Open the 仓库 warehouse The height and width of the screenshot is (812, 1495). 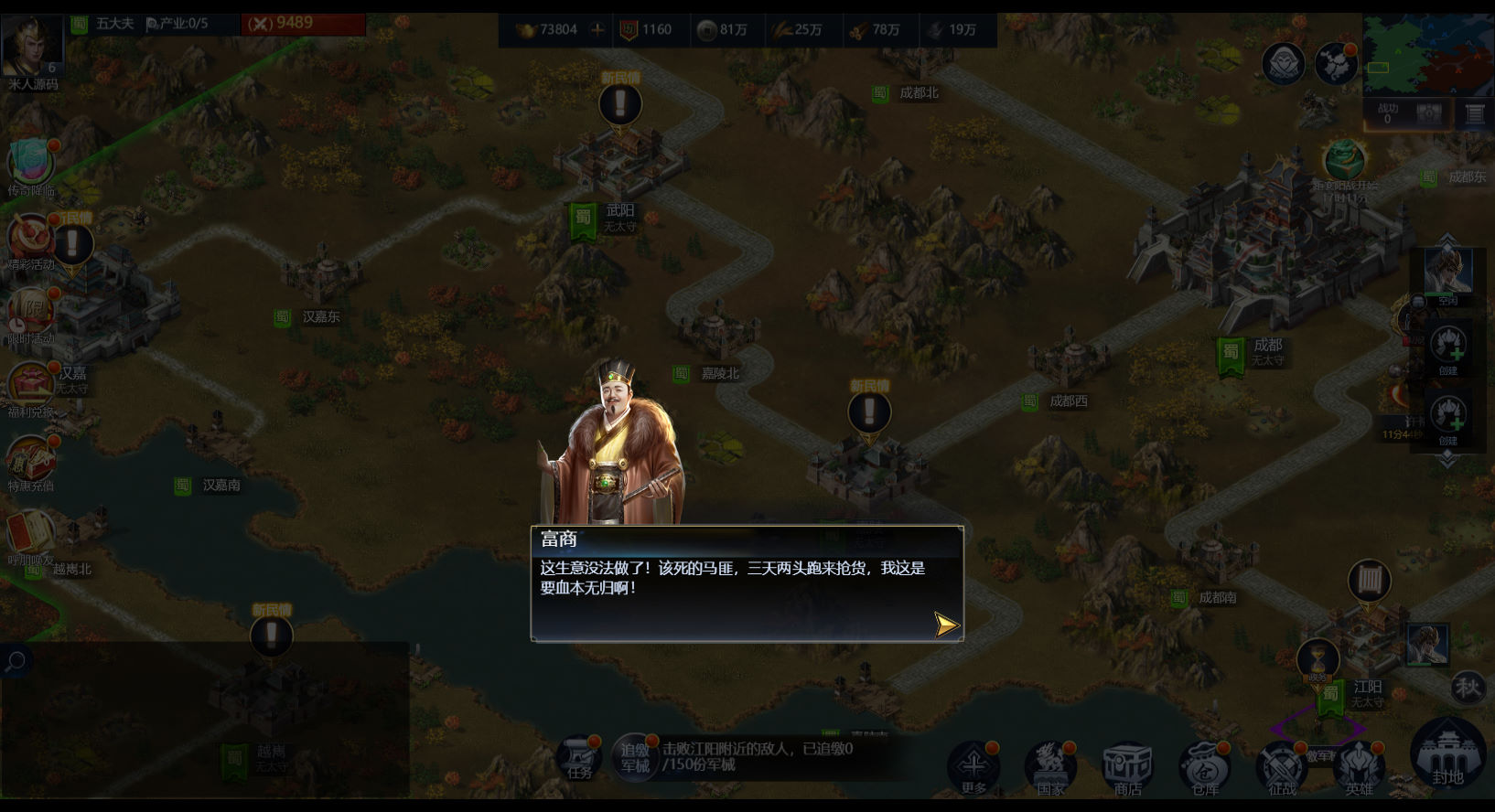pyautogui.click(x=1204, y=766)
